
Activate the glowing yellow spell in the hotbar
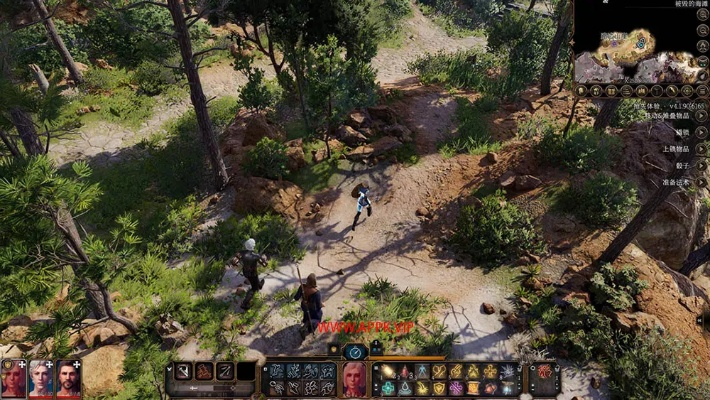(389, 371)
